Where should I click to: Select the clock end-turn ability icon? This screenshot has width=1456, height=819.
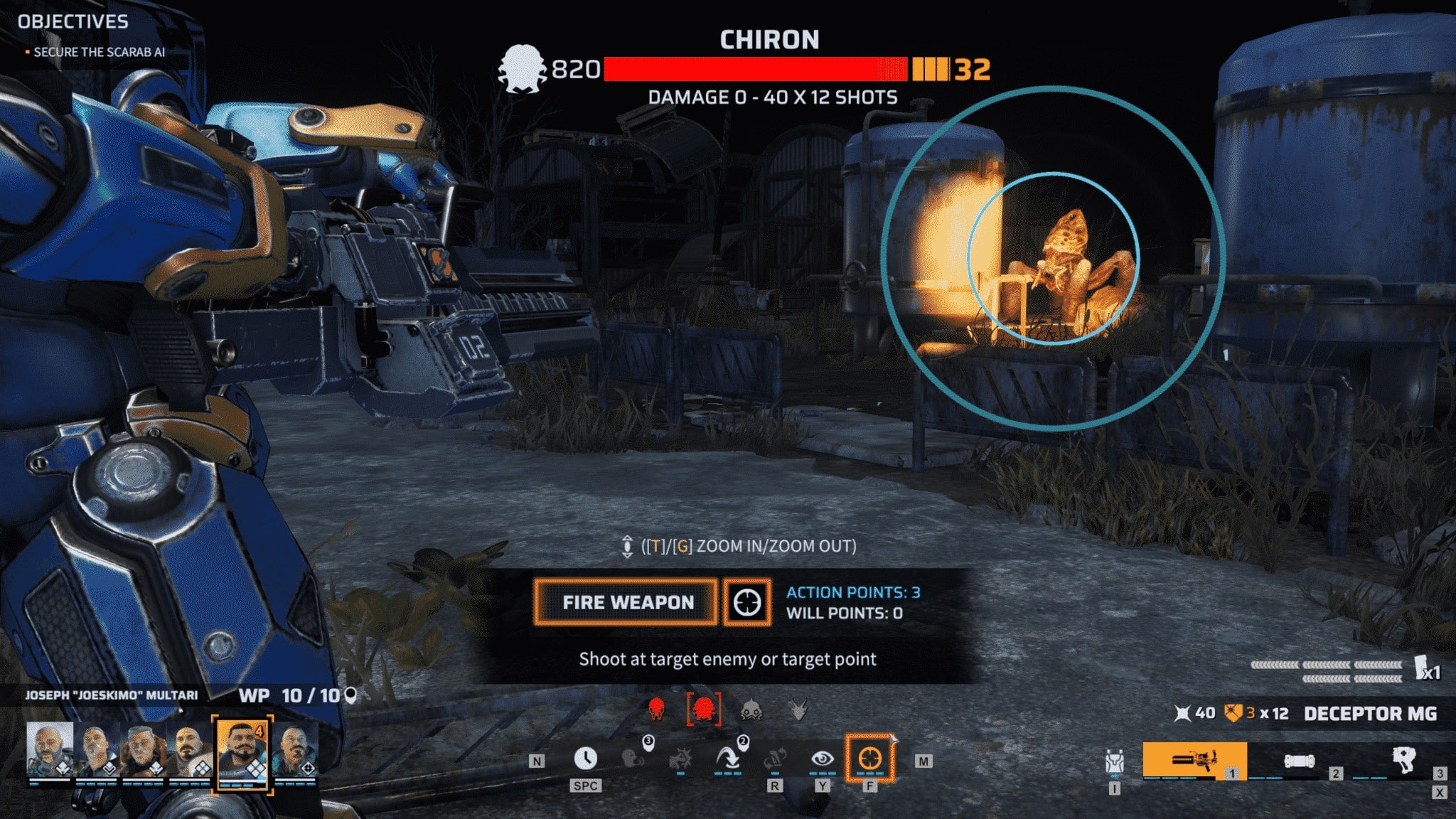click(x=585, y=759)
